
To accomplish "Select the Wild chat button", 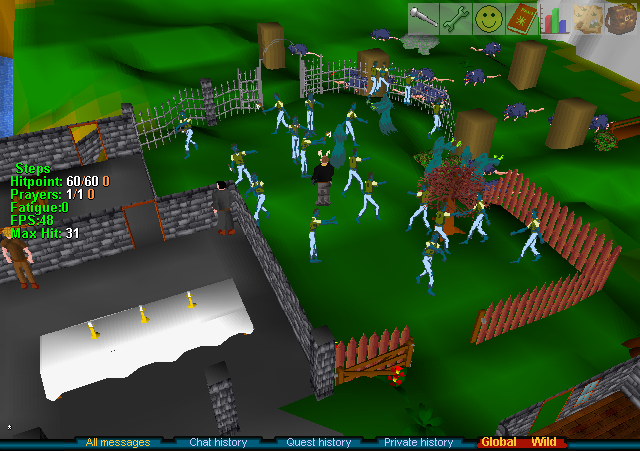I will point(544,442).
